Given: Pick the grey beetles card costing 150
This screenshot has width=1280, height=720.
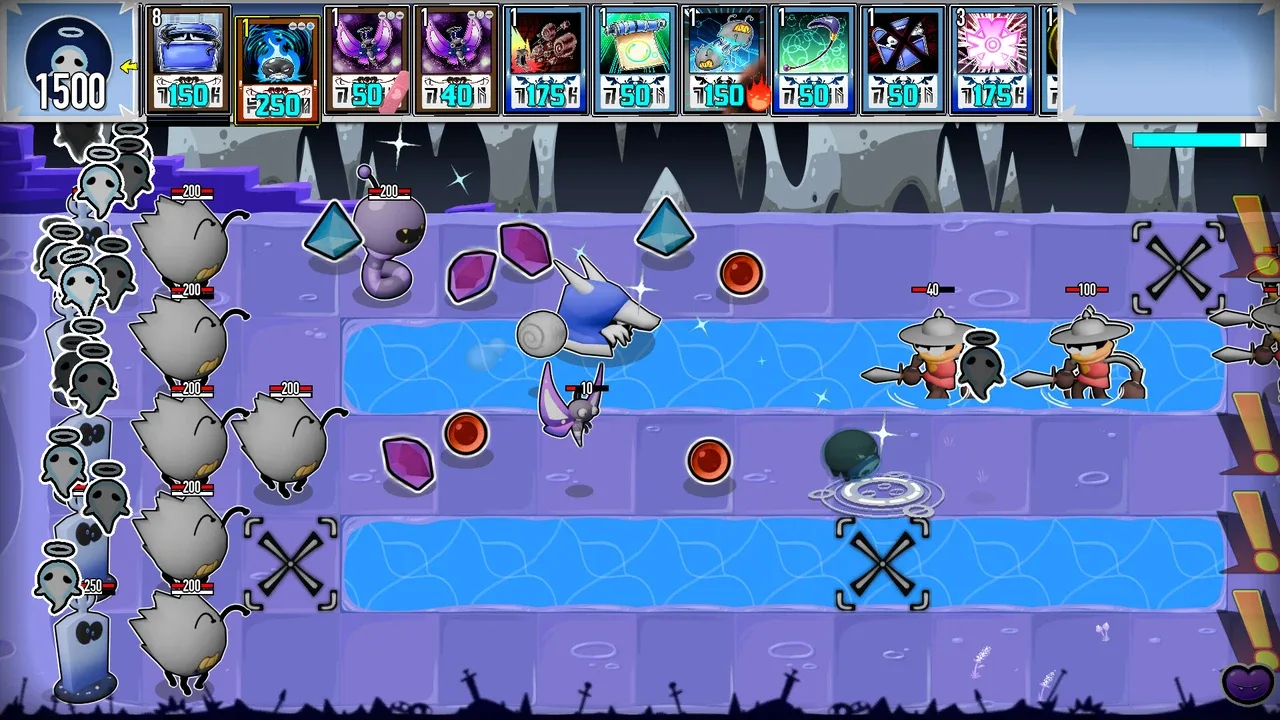Looking at the screenshot, I should tap(724, 59).
